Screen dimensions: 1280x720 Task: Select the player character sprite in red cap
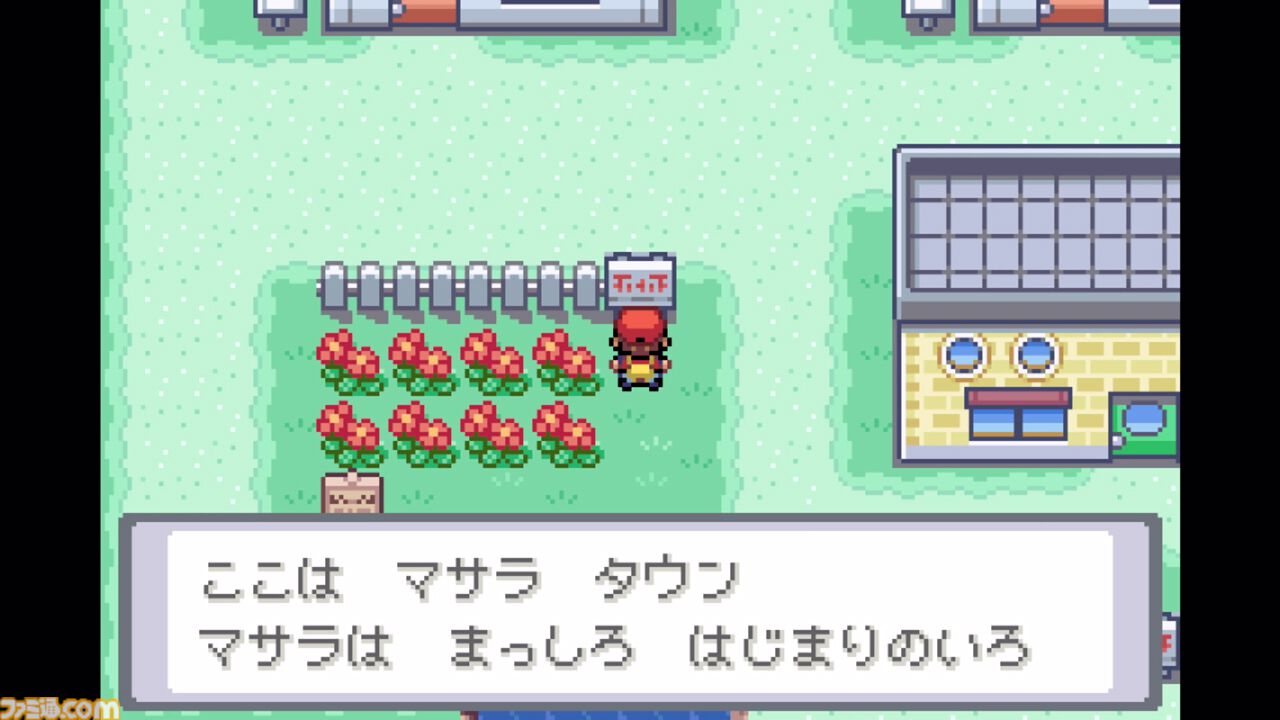click(x=640, y=350)
